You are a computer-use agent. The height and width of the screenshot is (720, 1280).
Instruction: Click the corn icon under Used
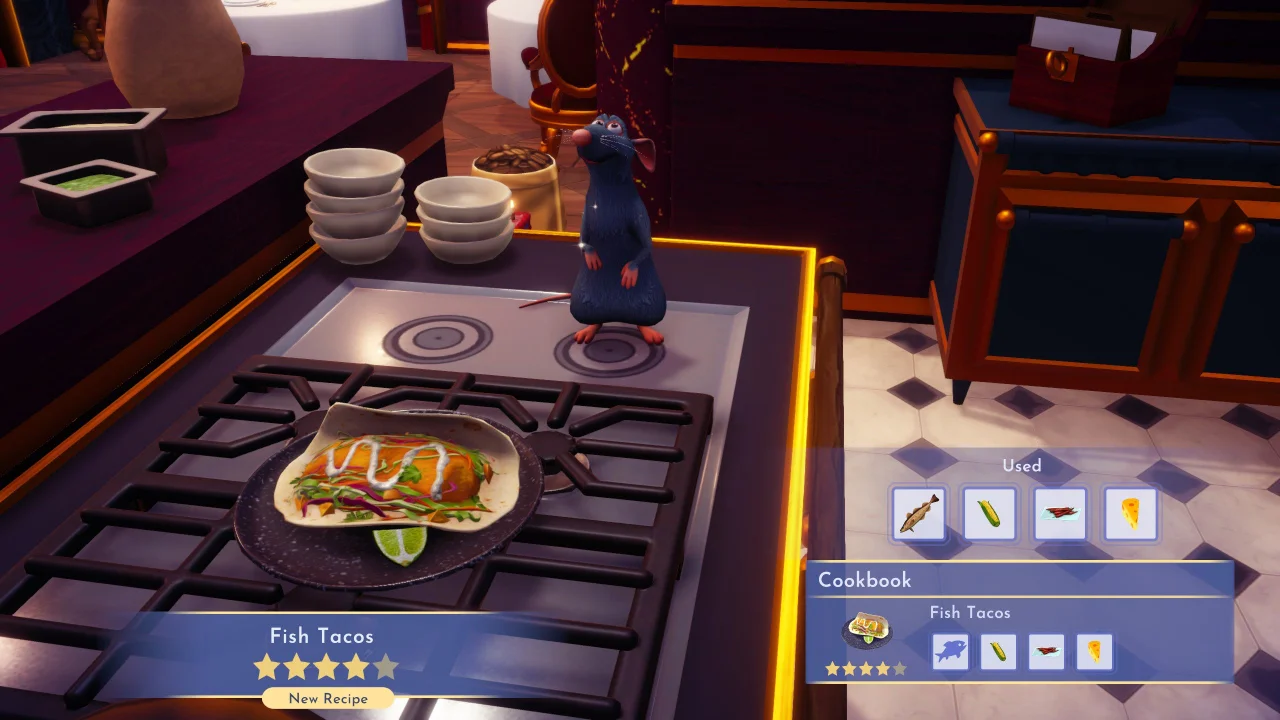pyautogui.click(x=989, y=513)
